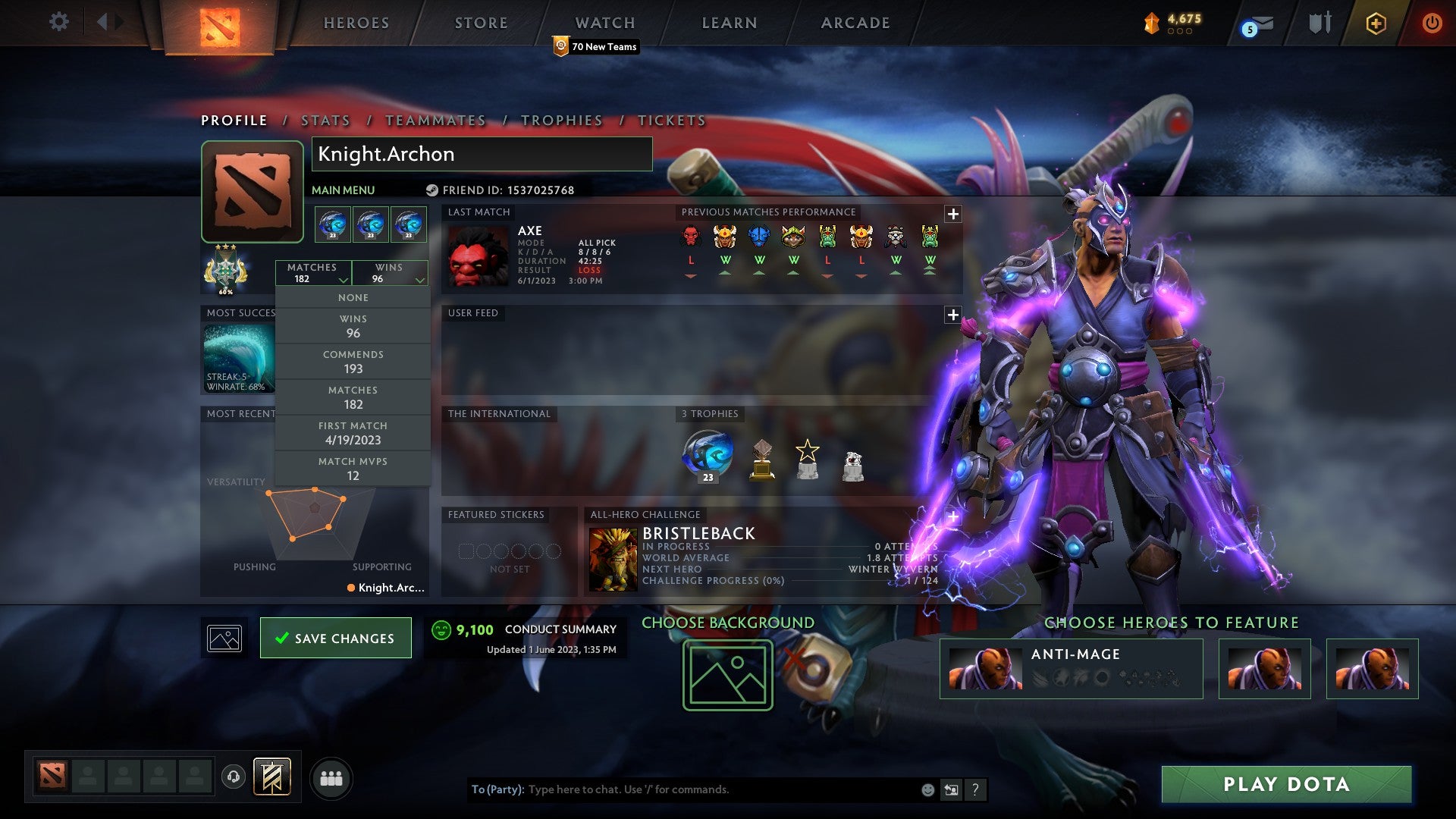Click the image icon beside Save Changes
The width and height of the screenshot is (1456, 819).
(224, 638)
